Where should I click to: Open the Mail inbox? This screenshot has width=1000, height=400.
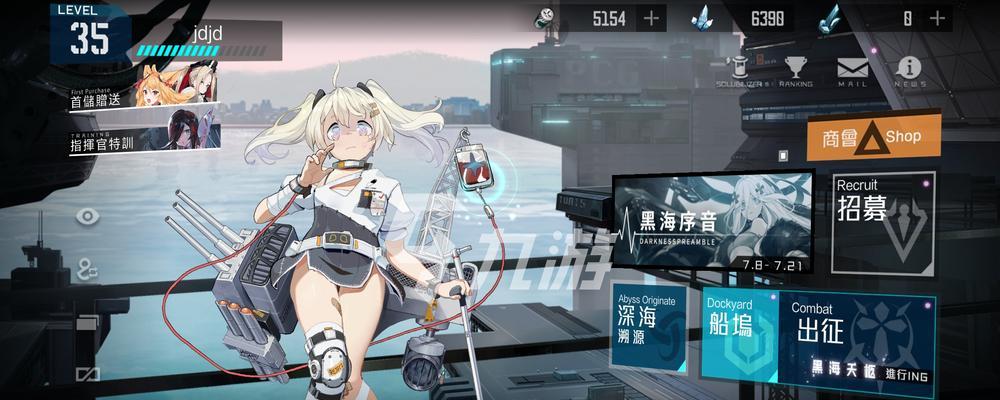pyautogui.click(x=853, y=71)
